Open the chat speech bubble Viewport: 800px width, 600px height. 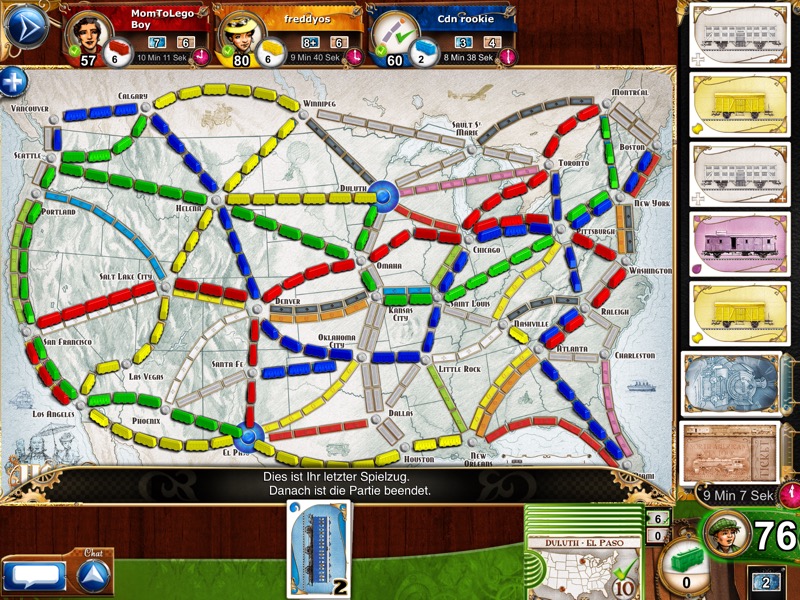pyautogui.click(x=33, y=576)
